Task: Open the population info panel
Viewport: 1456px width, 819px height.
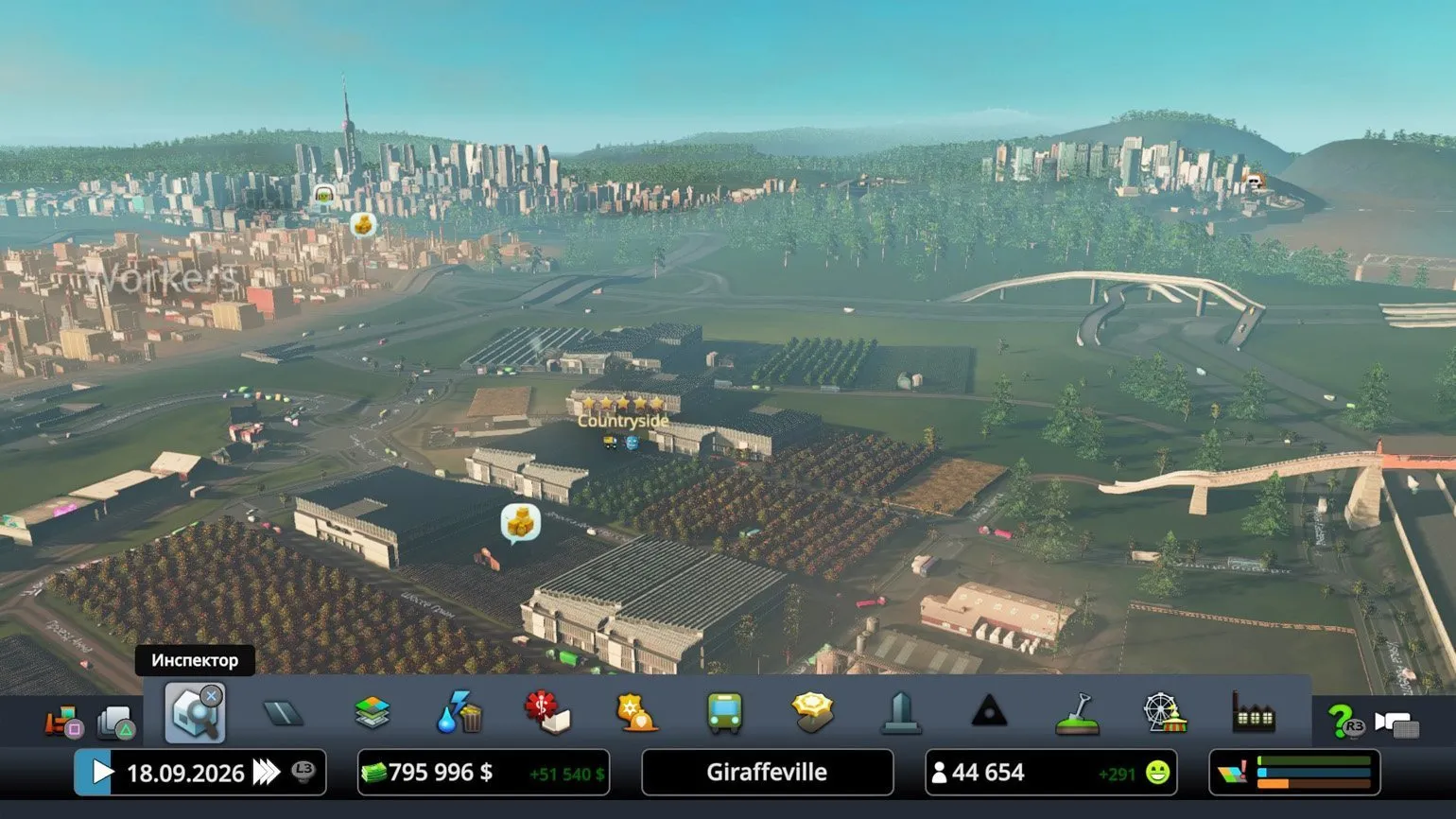Action: [x=1050, y=773]
